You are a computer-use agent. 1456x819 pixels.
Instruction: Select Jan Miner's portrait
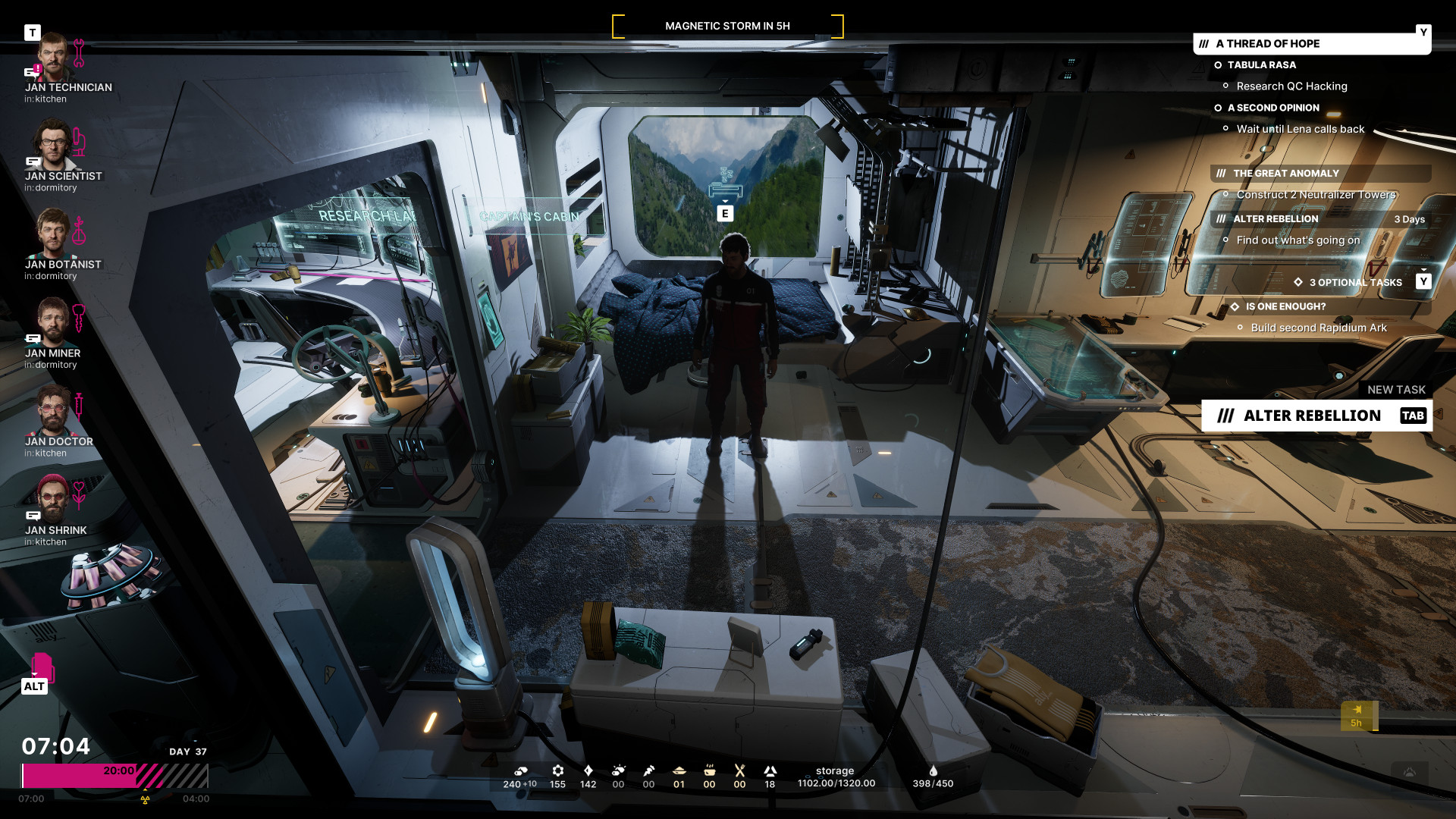(x=53, y=322)
